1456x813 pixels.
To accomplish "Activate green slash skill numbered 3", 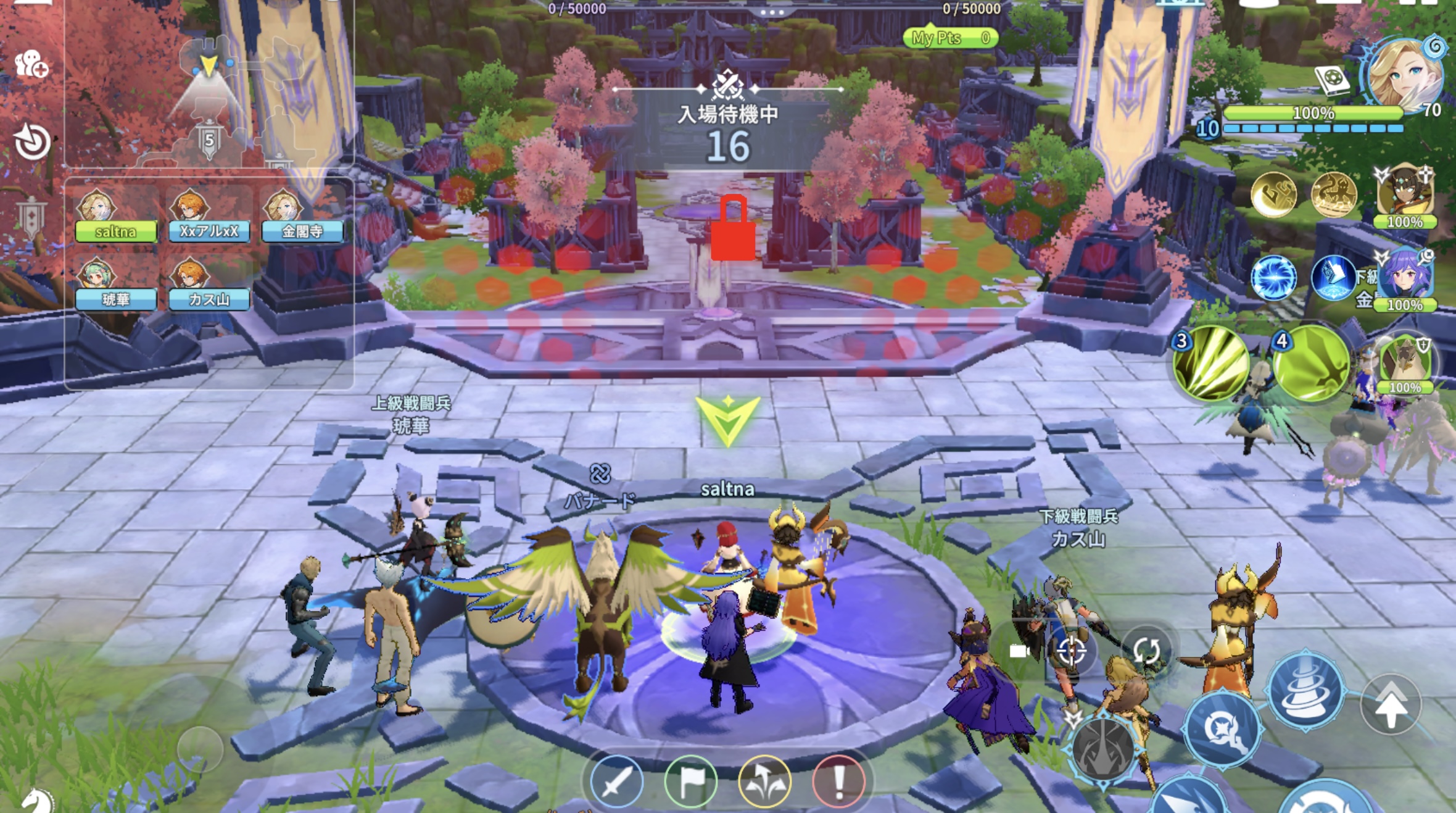I will pyautogui.click(x=1210, y=364).
